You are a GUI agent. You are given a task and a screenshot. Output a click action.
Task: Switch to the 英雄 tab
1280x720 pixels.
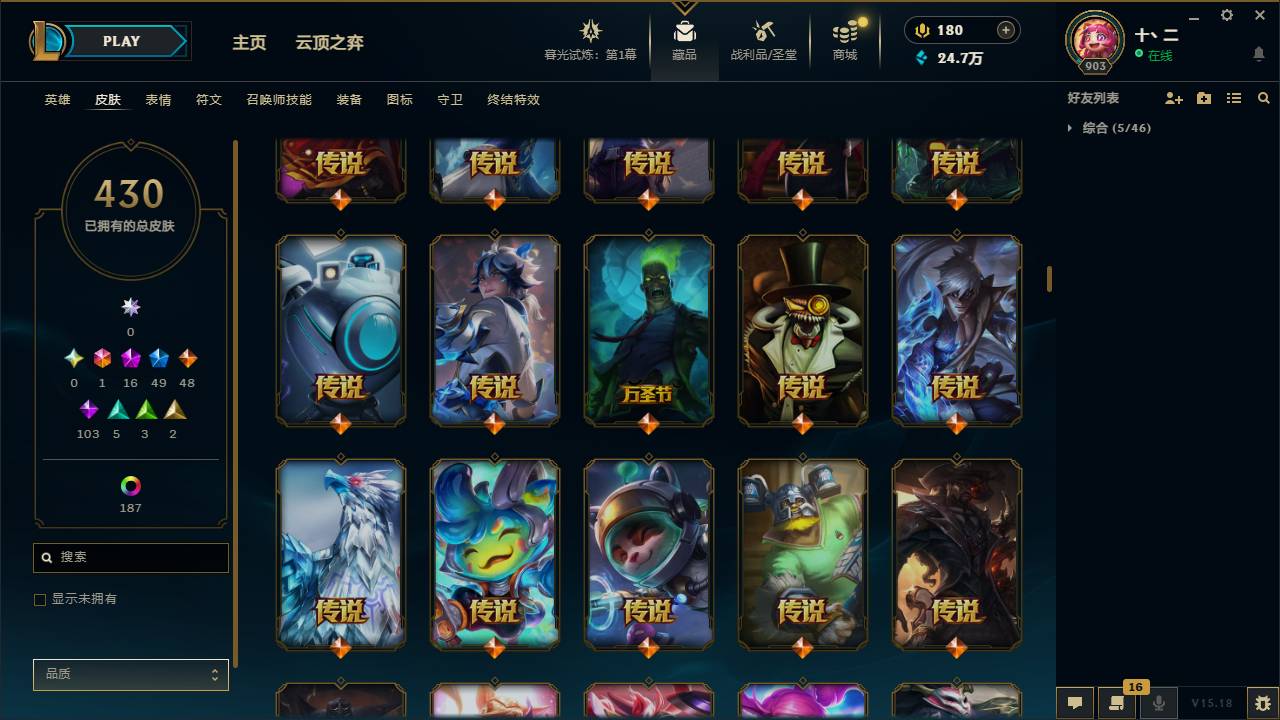(57, 100)
